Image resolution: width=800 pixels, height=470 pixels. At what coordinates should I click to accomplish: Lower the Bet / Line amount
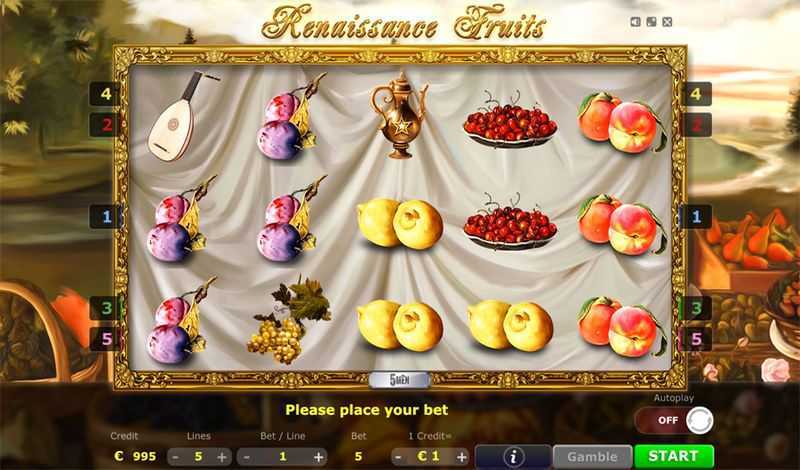point(247,456)
